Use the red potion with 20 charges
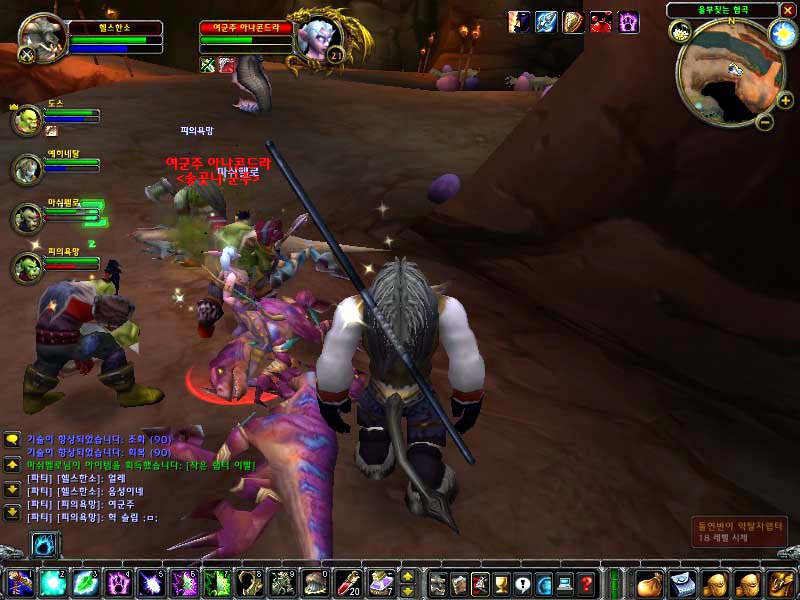The image size is (800, 600). [x=348, y=582]
